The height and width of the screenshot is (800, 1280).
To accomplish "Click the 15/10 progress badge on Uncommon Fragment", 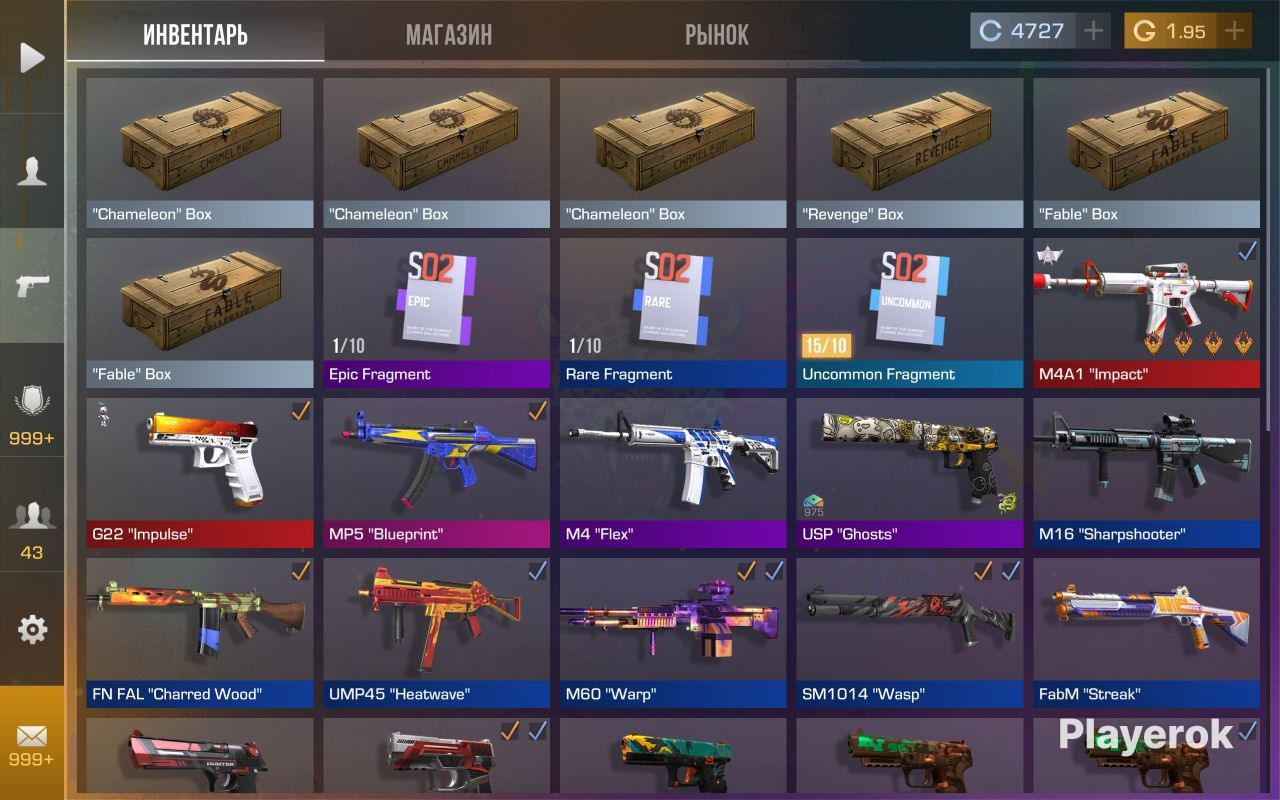I will click(827, 344).
